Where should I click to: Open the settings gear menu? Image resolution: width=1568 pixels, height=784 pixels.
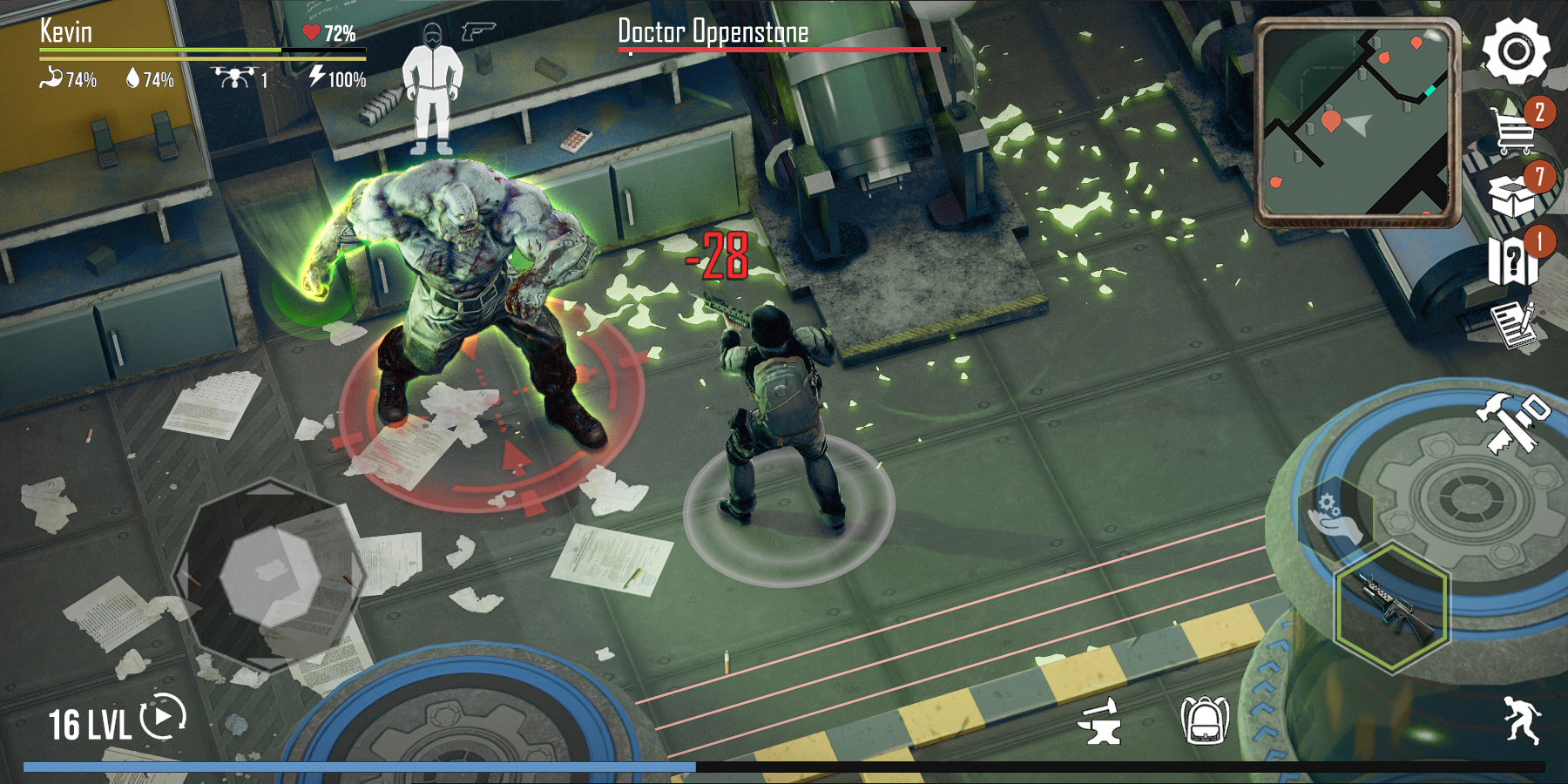[1516, 51]
